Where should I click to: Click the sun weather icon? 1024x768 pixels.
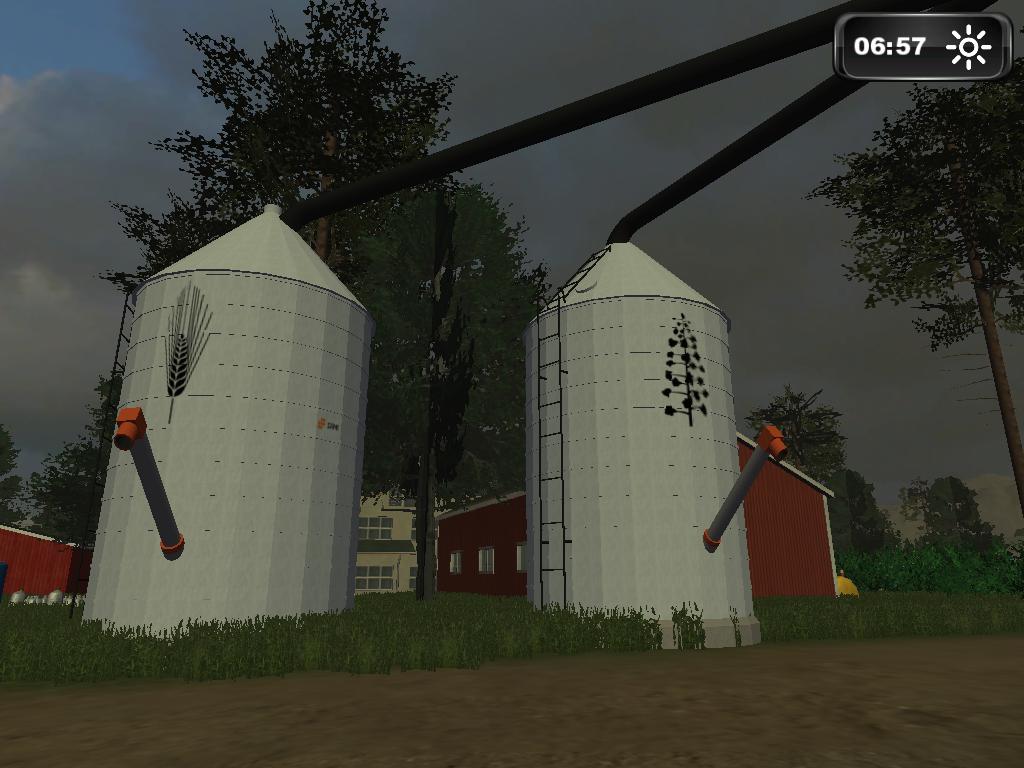pos(967,46)
